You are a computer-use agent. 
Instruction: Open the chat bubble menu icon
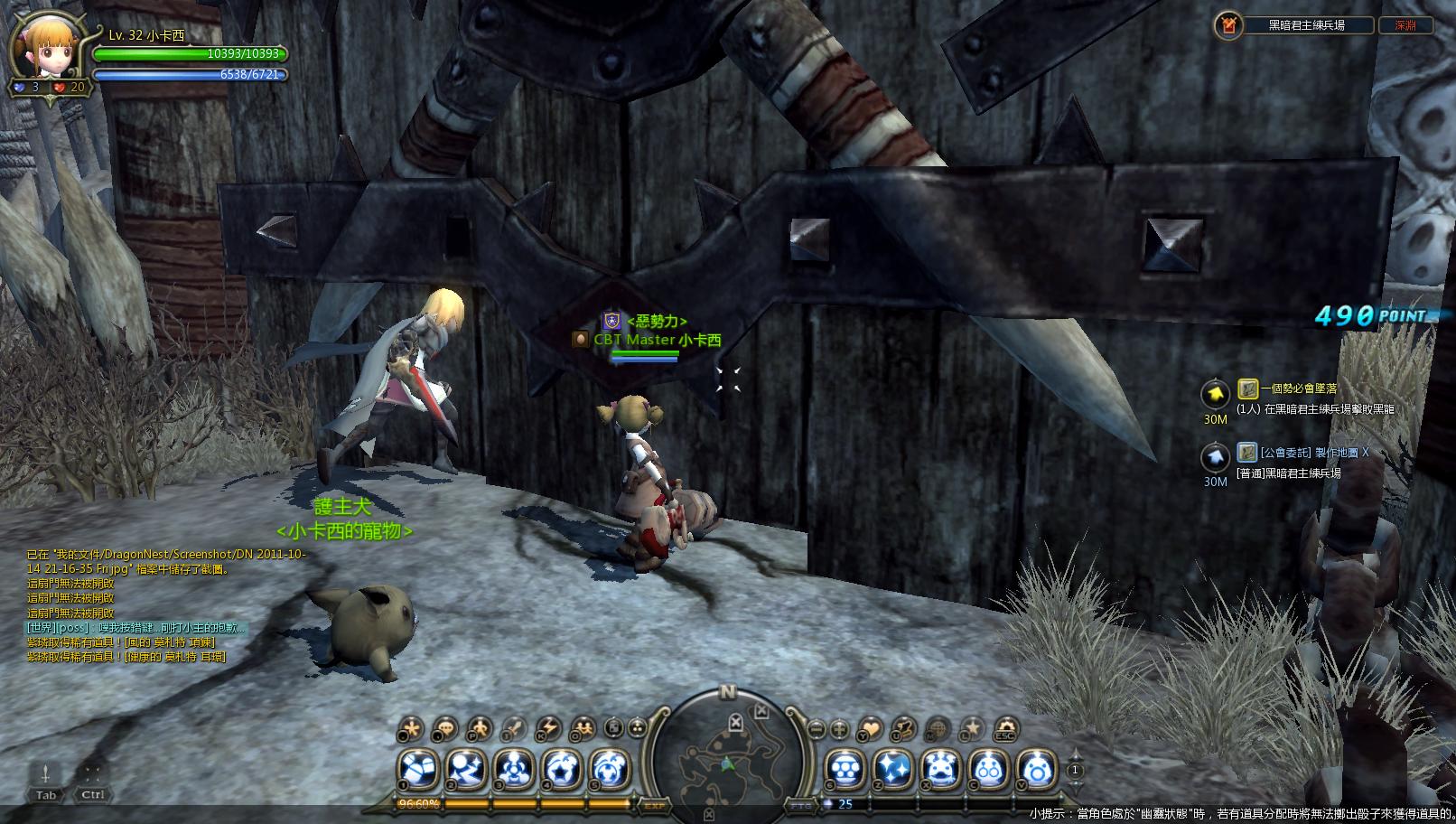pos(445,728)
